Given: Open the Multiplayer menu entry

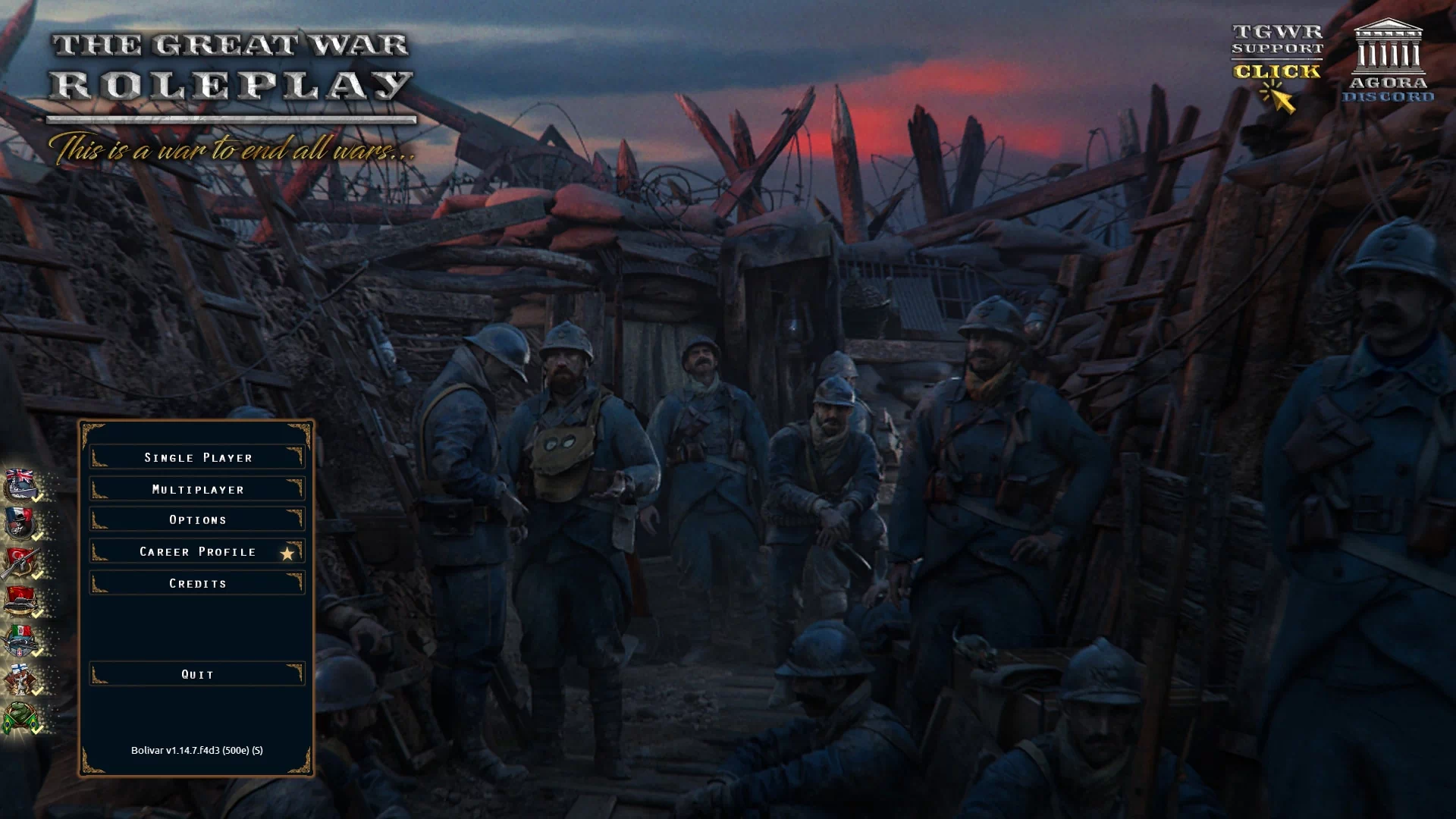Looking at the screenshot, I should [x=197, y=488].
